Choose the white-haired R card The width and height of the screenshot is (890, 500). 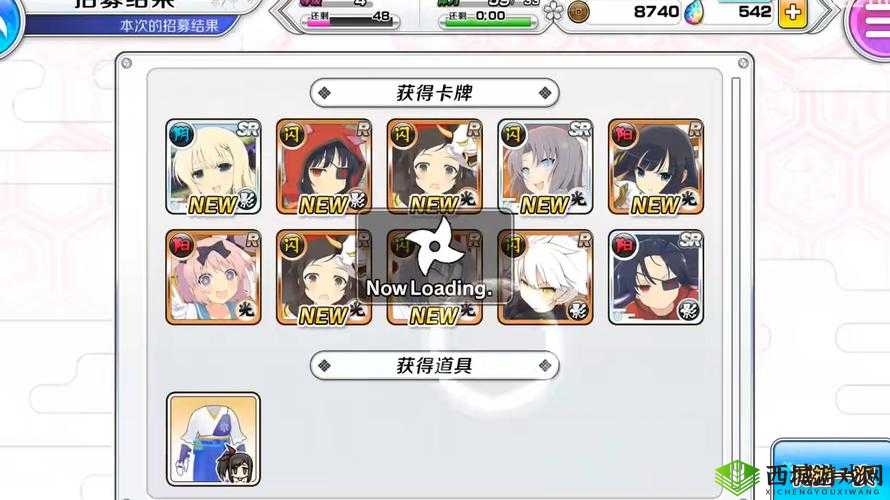pos(545,277)
